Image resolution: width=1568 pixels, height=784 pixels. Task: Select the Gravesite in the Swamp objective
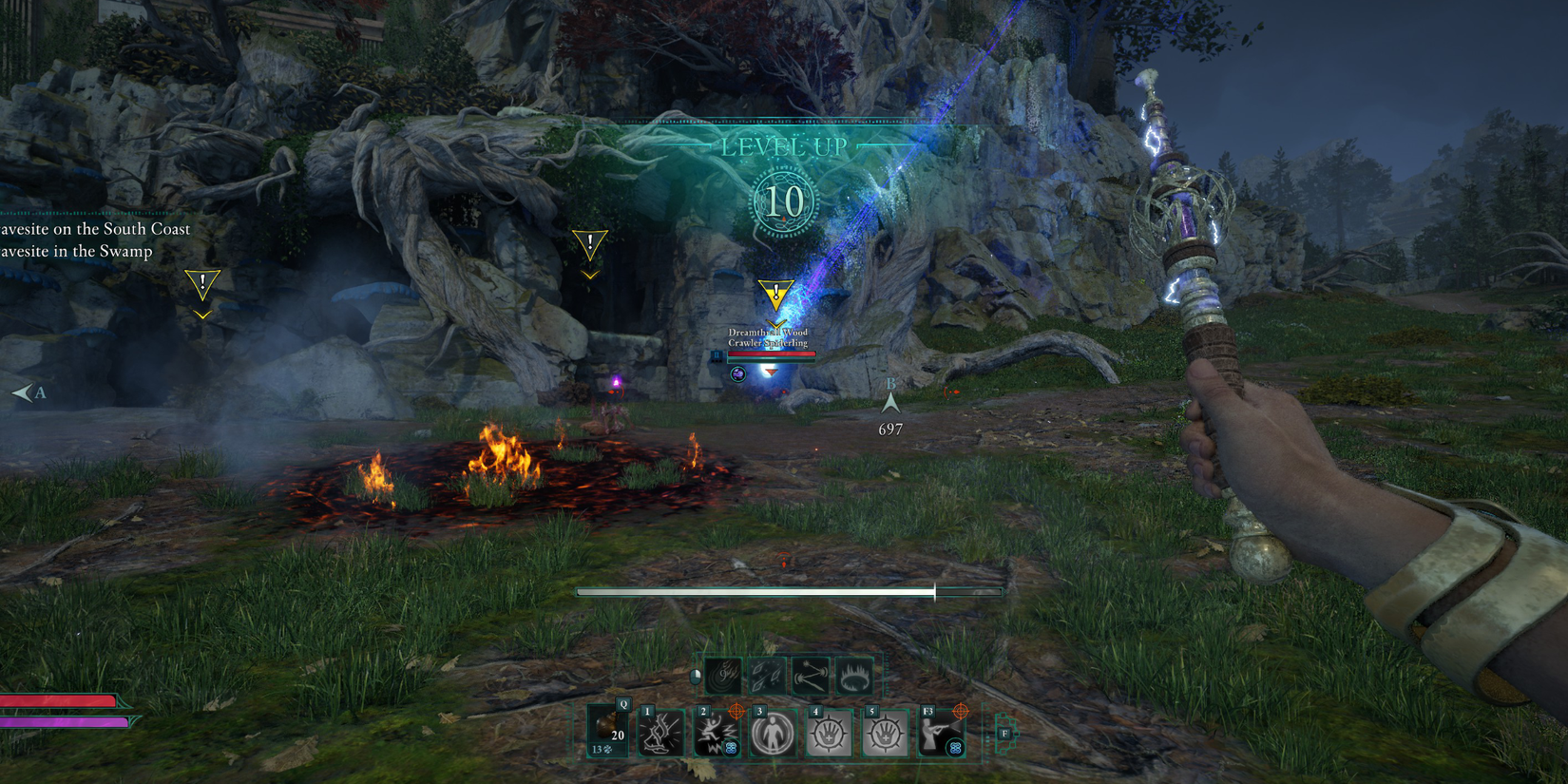click(76, 252)
